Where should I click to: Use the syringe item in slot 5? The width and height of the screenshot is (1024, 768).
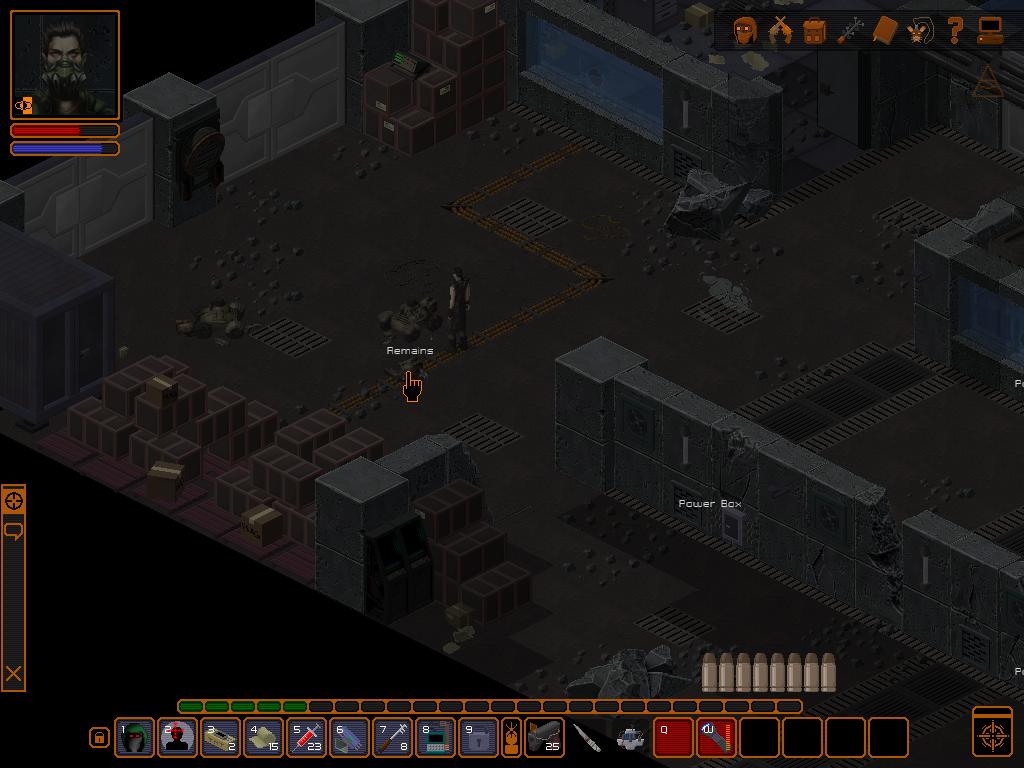click(x=307, y=738)
